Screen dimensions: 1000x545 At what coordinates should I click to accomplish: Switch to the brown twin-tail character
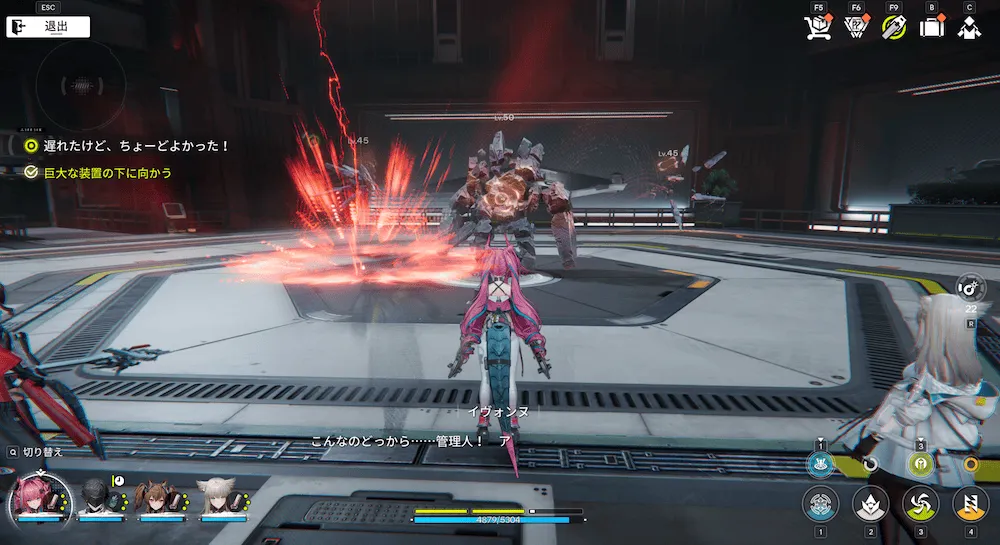pos(158,497)
